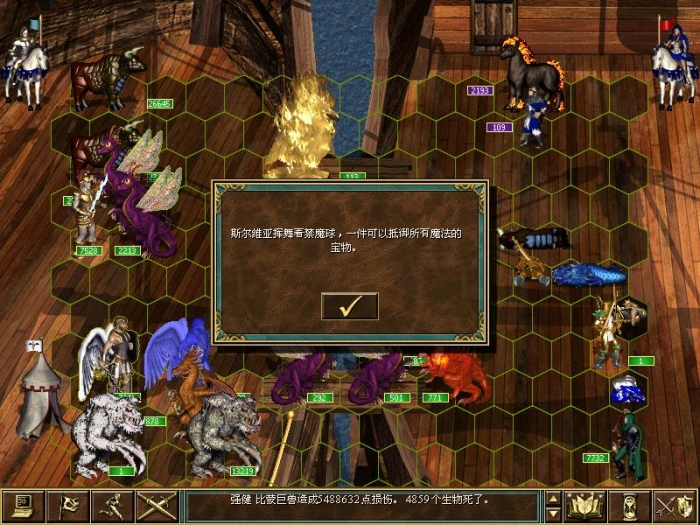Image resolution: width=700 pixels, height=525 pixels.
Task: Defend with the shield and sword button
Action: 674,507
